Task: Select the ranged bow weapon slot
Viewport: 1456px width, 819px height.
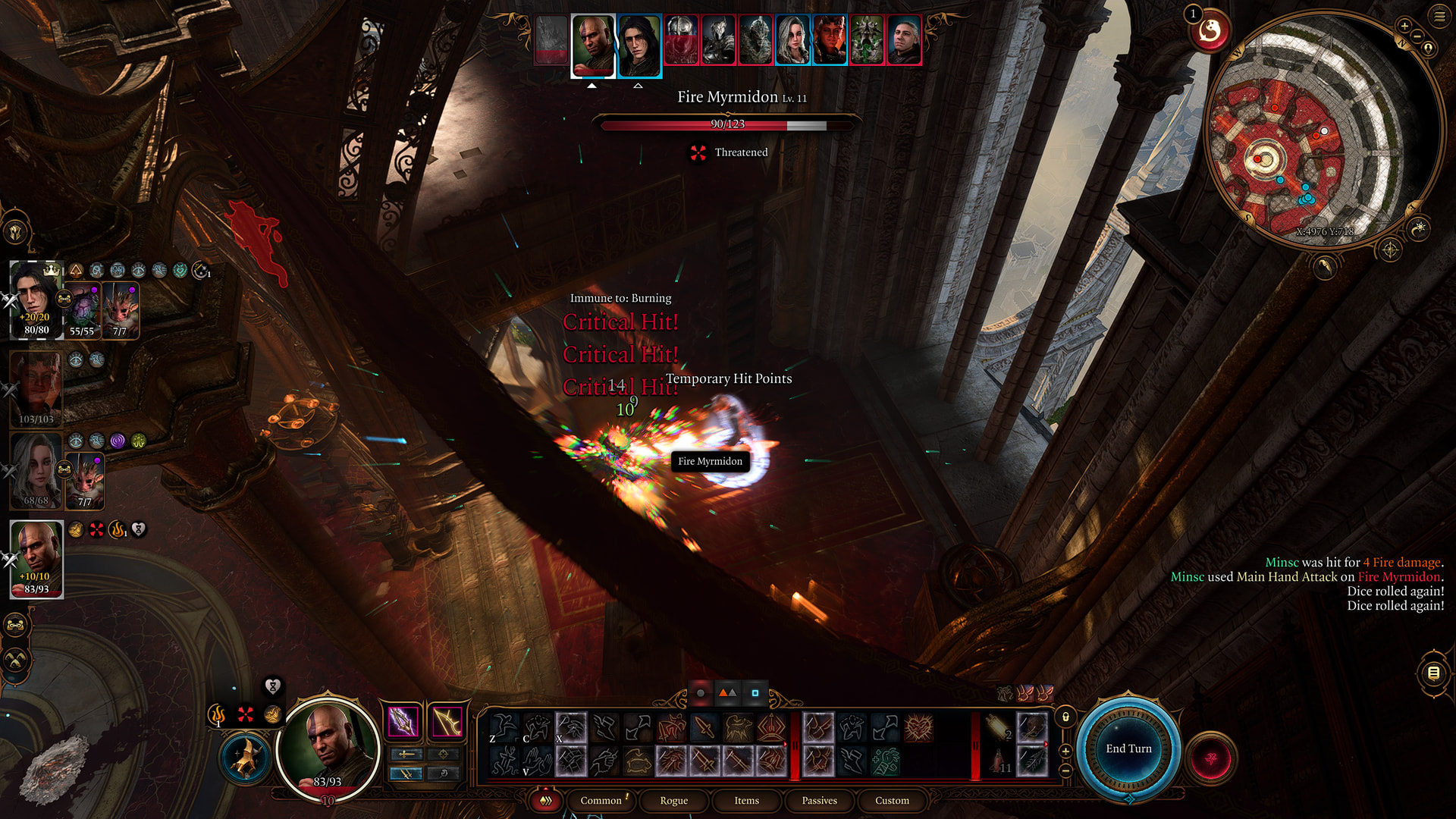Action: (447, 721)
